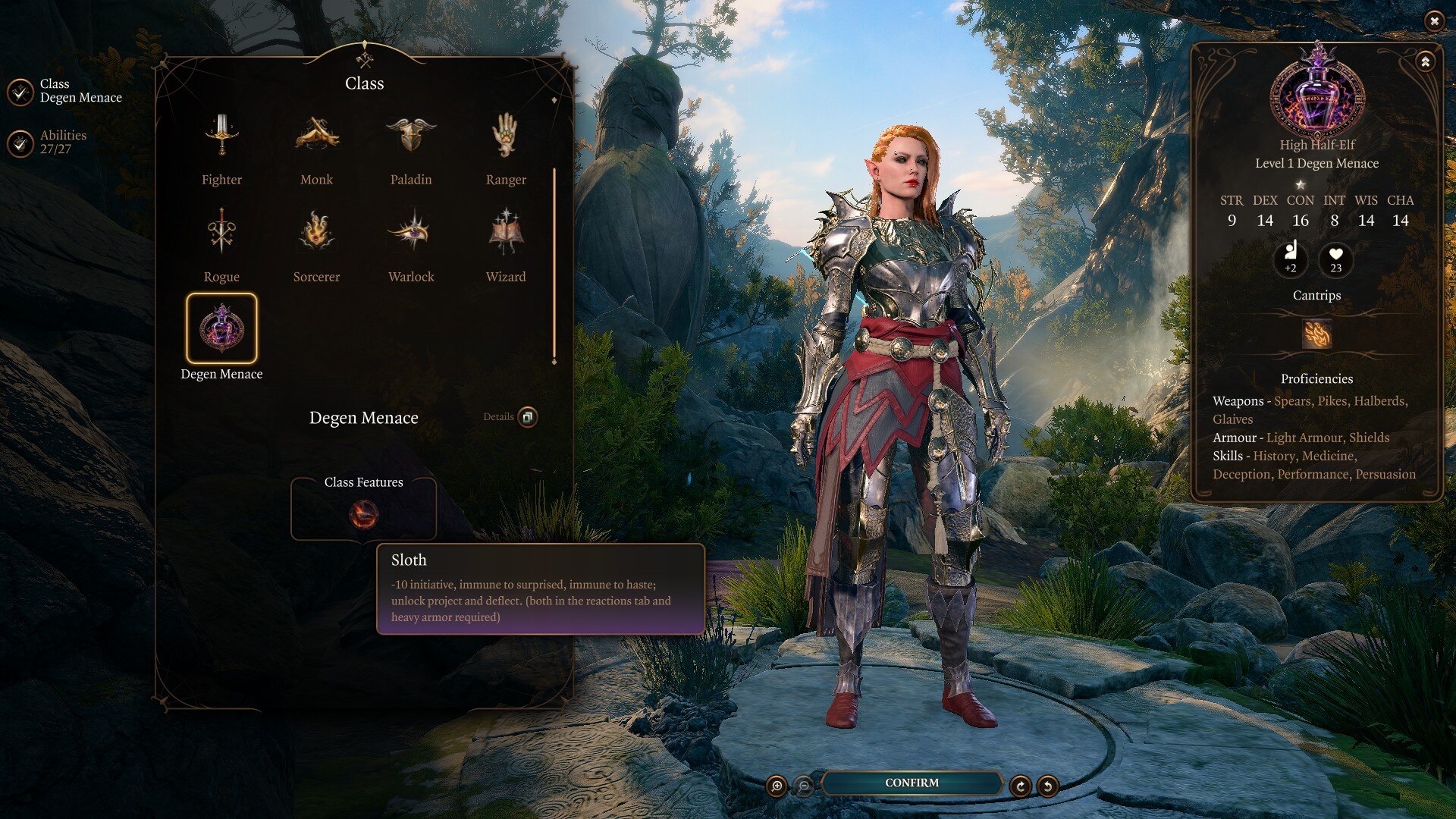Viewport: 1456px width, 819px height.
Task: Click the fire cantrip icon
Action: click(1316, 334)
